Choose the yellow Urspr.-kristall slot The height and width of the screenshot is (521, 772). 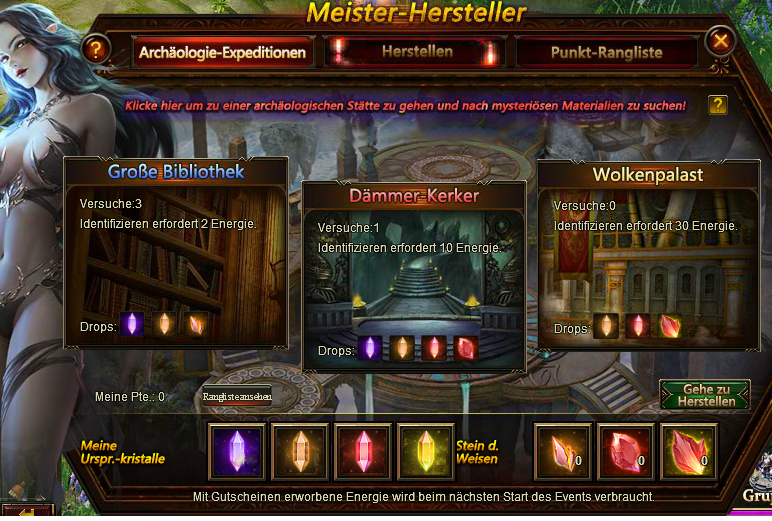(425, 451)
